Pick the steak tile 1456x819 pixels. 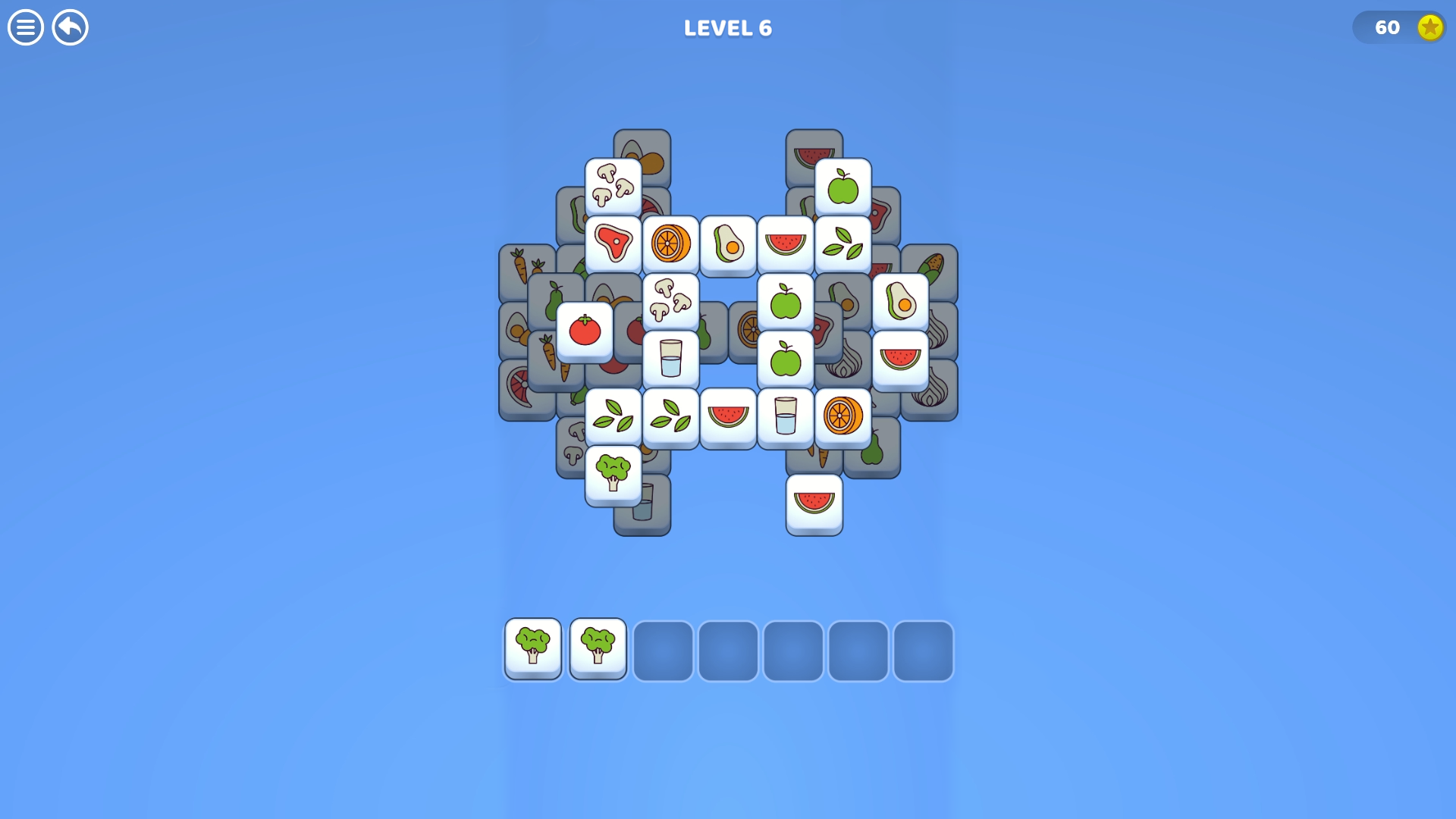point(614,241)
